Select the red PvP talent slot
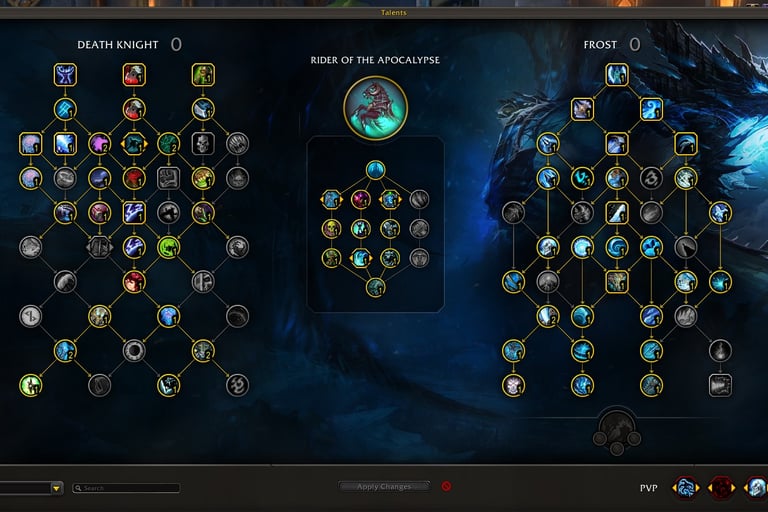Screen dimensions: 768x512 (x=721, y=488)
